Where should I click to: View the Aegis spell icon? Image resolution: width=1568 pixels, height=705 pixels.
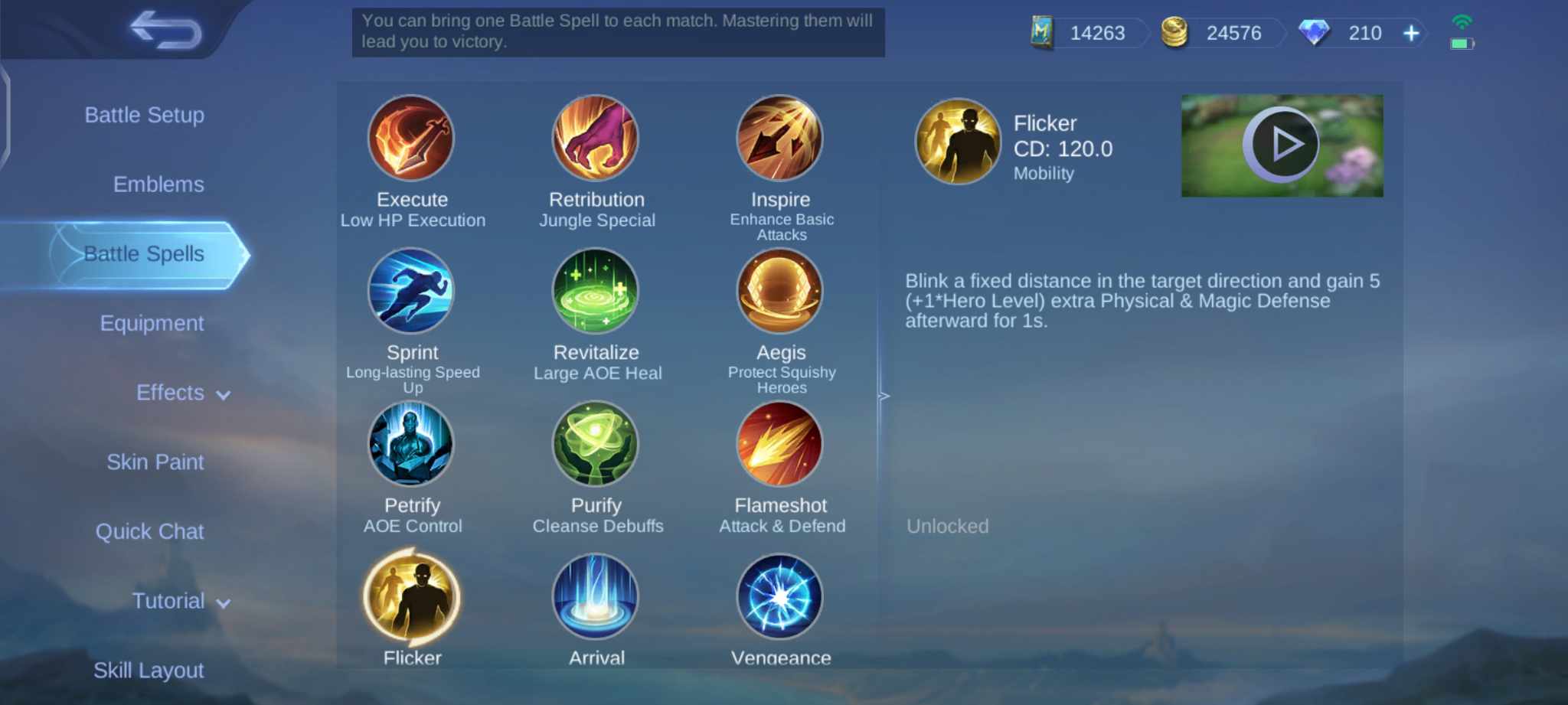780,292
